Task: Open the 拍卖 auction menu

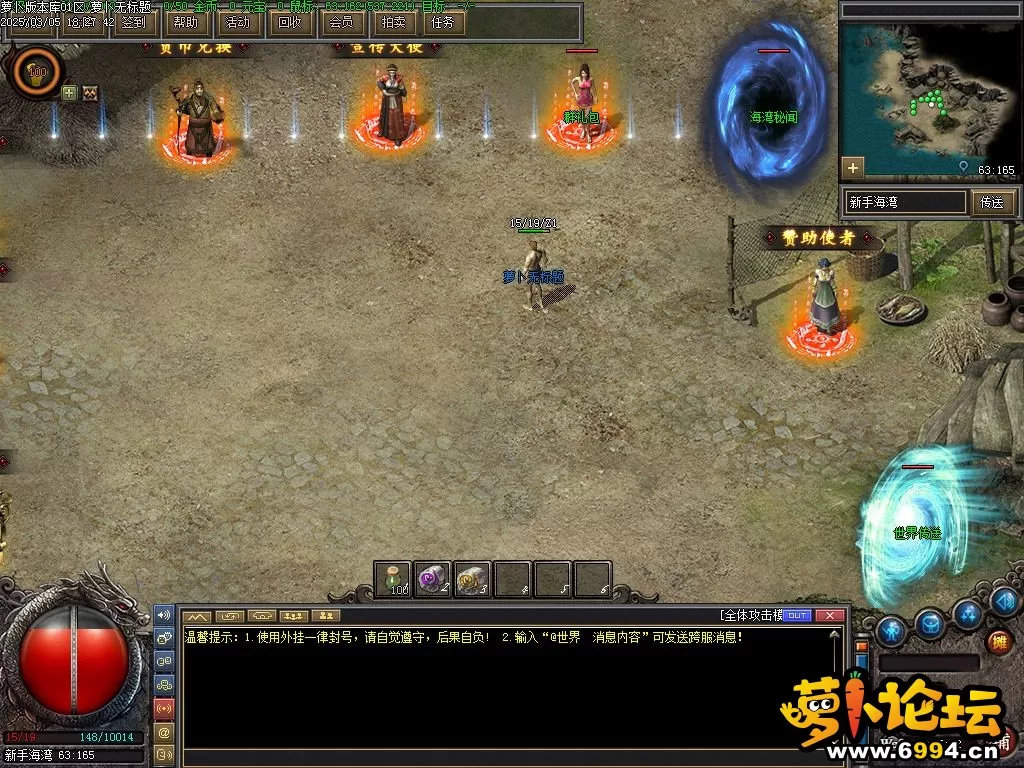Action: (x=394, y=21)
